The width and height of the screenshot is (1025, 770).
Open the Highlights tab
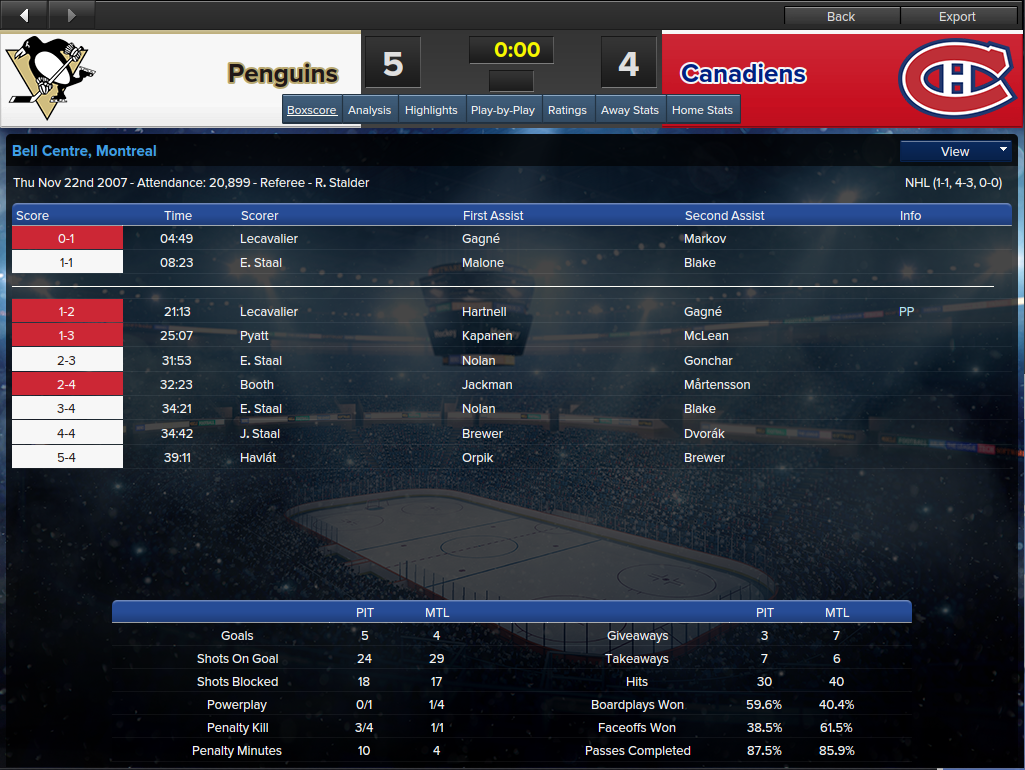[431, 110]
